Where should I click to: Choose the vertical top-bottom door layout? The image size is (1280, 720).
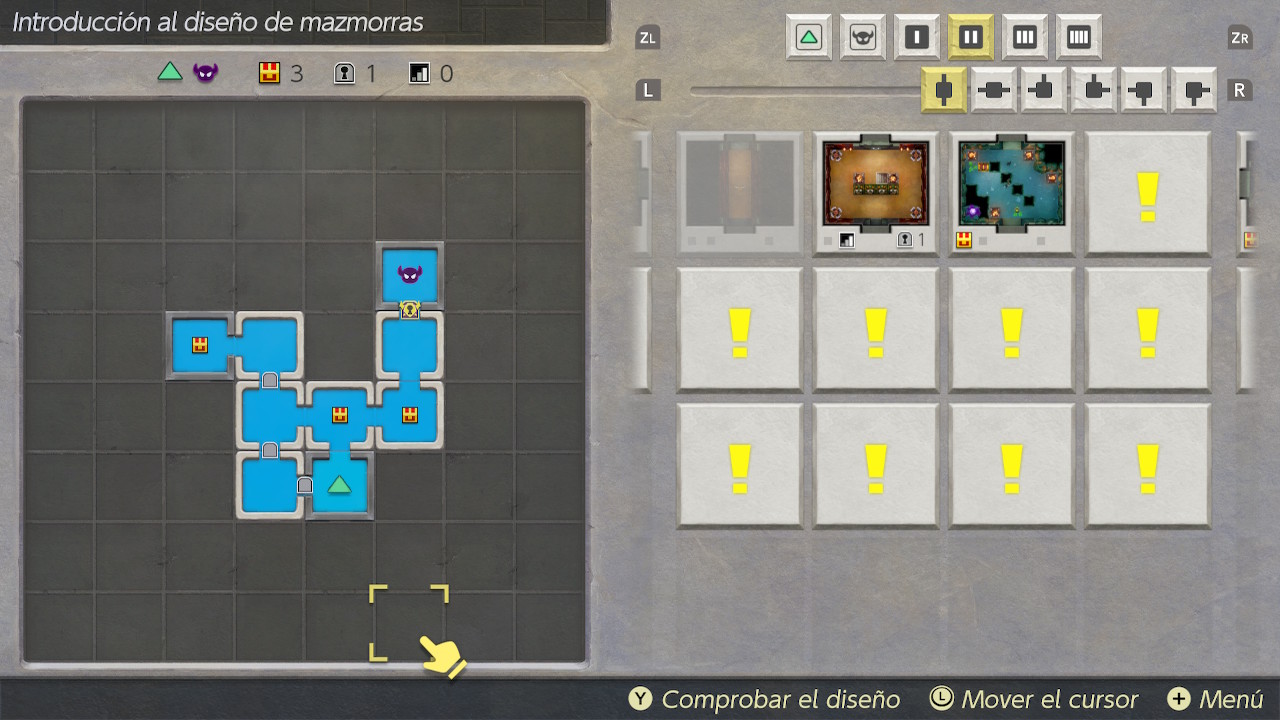click(x=944, y=91)
